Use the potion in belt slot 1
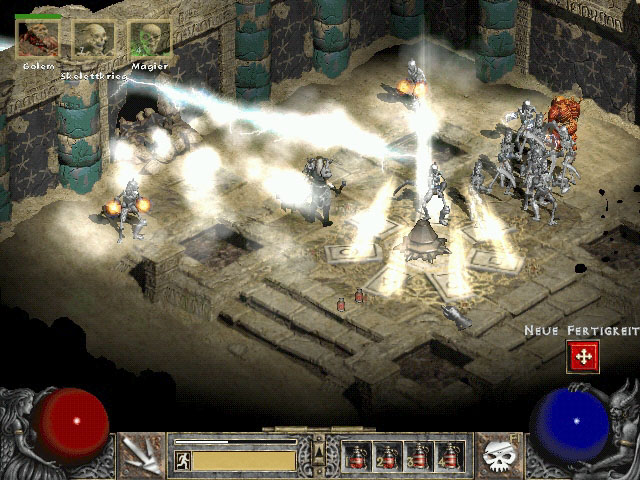 coord(357,456)
